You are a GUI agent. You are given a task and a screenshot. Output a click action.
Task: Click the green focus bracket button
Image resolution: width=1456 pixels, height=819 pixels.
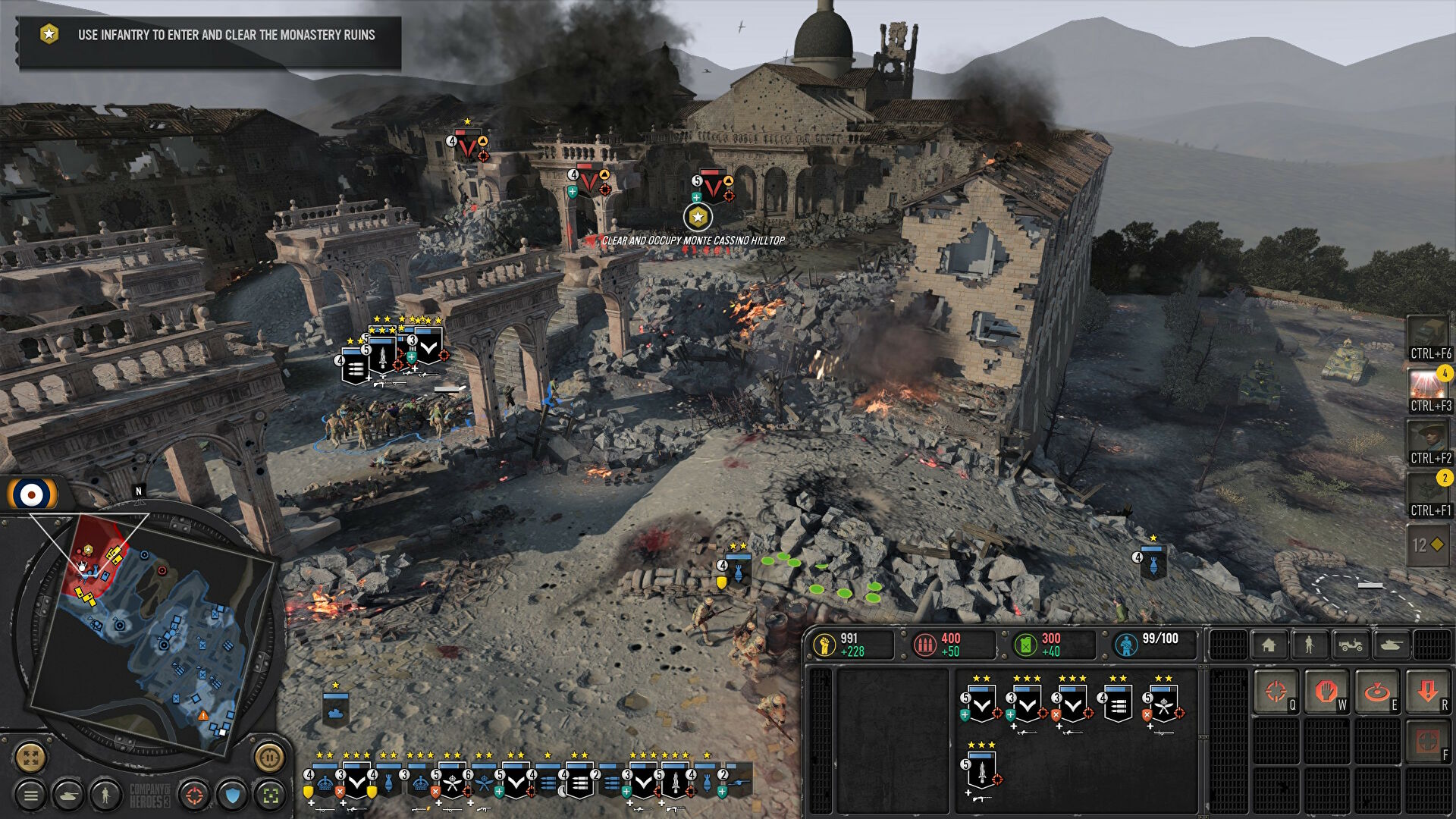point(271,795)
